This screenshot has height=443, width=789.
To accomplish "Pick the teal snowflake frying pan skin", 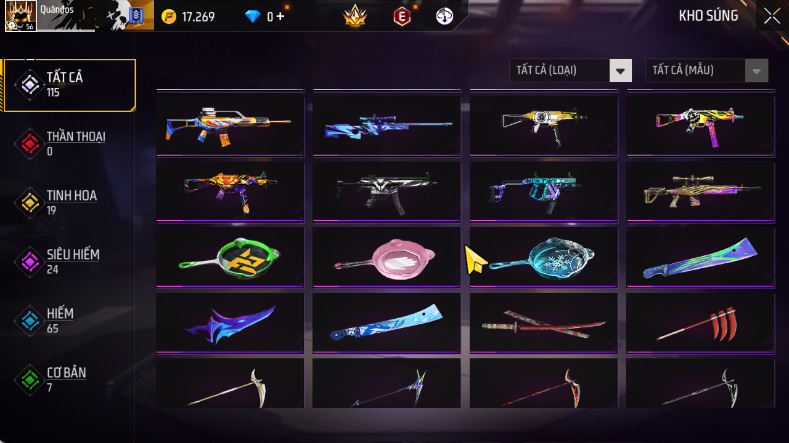I will (x=544, y=257).
